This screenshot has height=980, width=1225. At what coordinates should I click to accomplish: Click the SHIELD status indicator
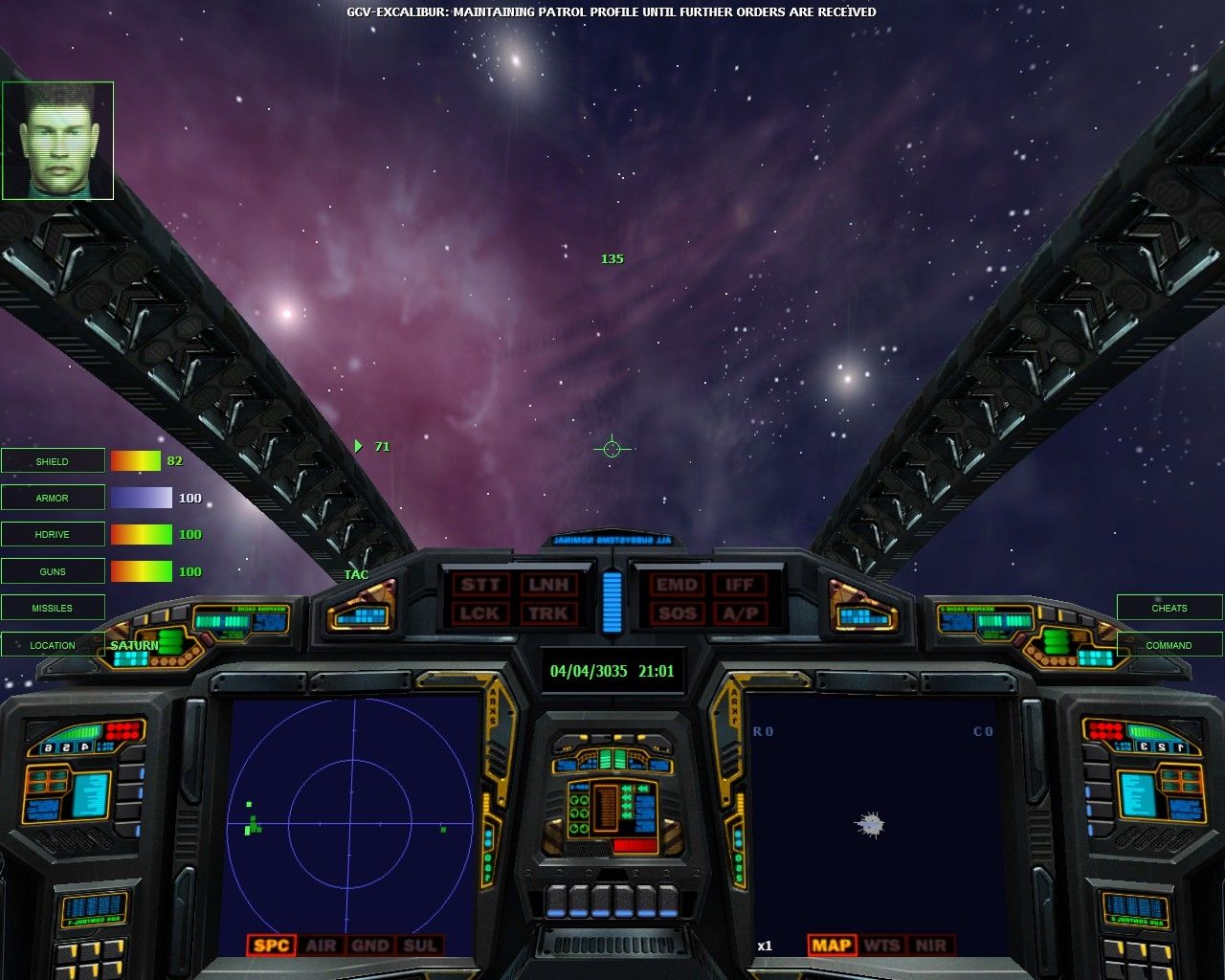tap(53, 460)
